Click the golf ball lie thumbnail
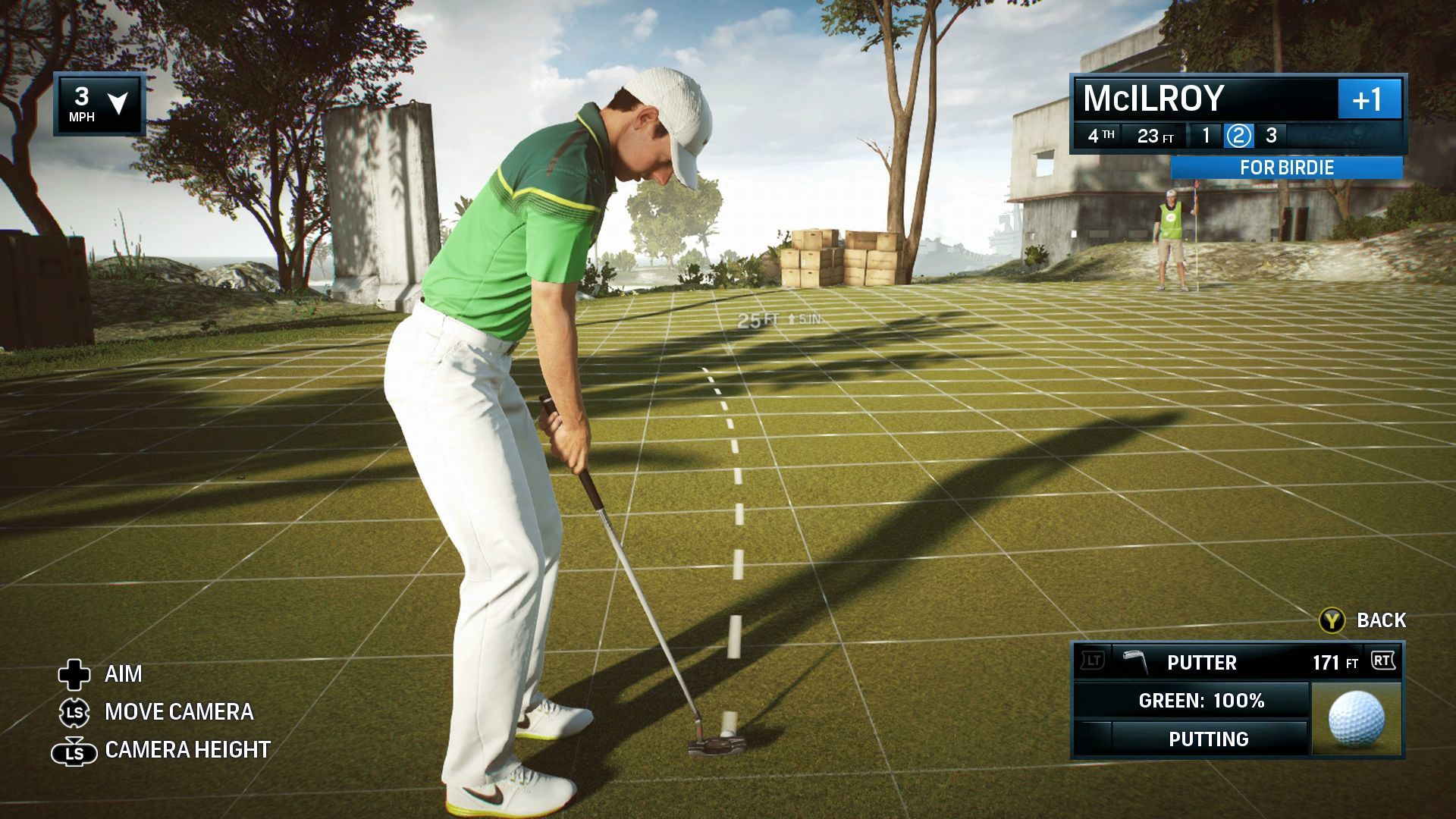This screenshot has height=819, width=1456. click(1357, 718)
